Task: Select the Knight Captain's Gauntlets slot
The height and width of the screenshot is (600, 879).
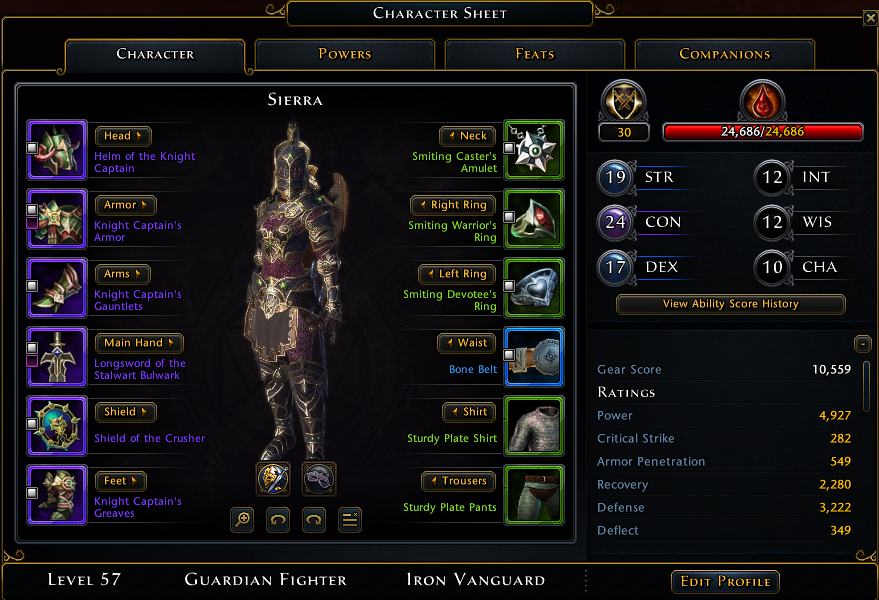Action: (57, 288)
